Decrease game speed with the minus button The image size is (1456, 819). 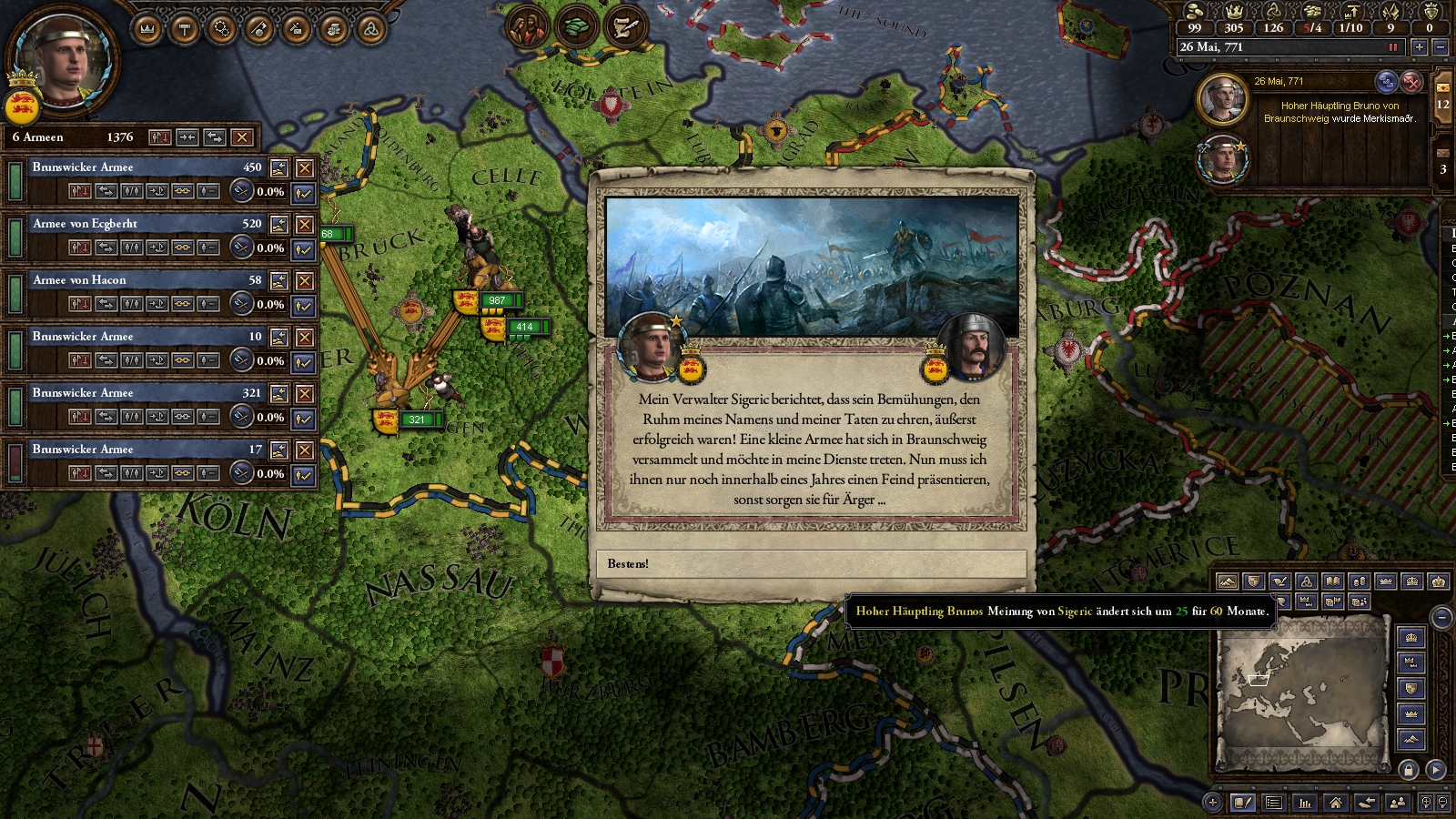1440,47
